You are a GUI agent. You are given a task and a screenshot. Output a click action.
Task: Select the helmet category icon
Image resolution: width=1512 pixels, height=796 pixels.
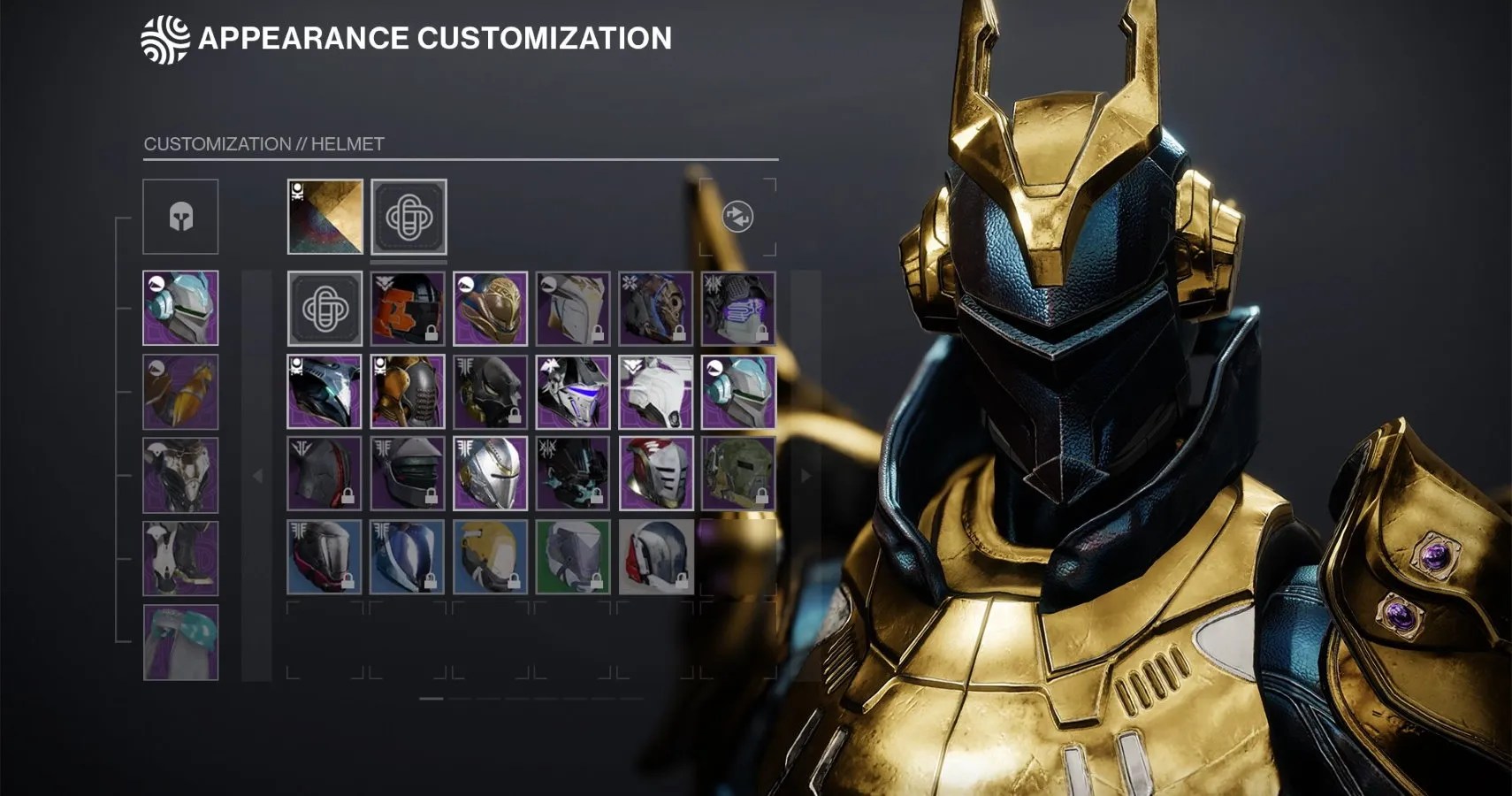point(180,217)
